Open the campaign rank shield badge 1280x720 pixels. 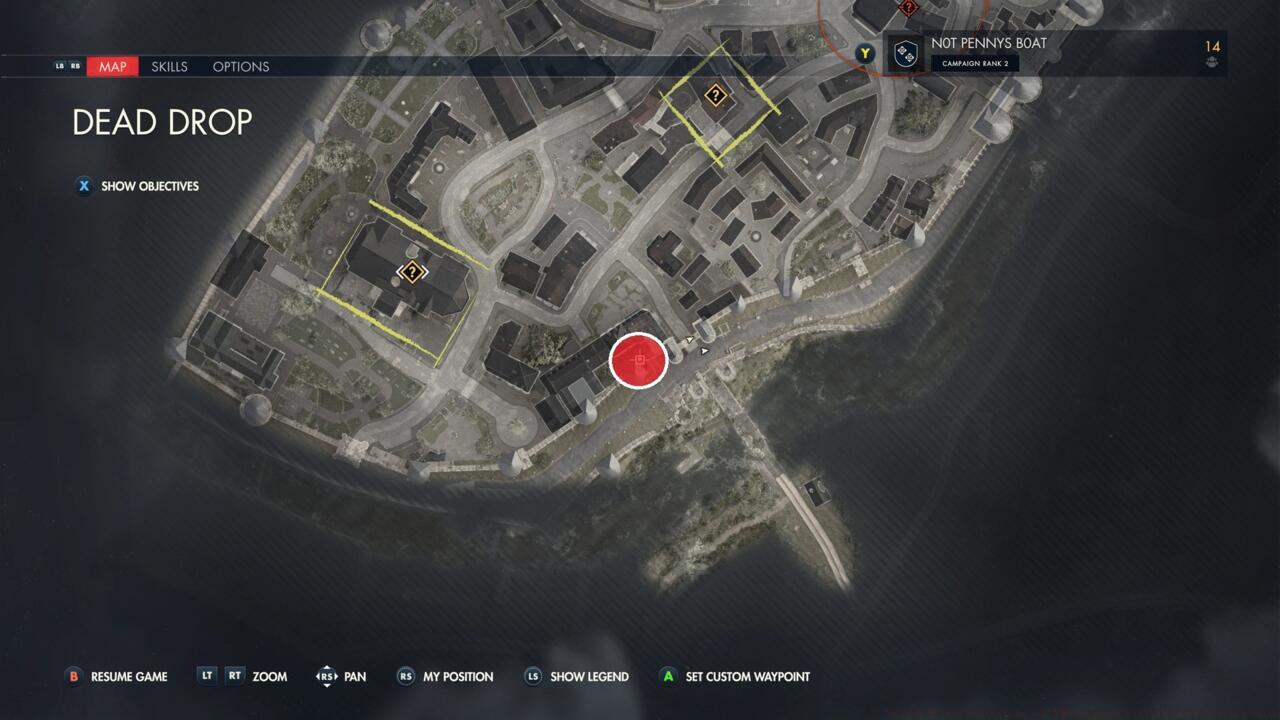tap(905, 53)
